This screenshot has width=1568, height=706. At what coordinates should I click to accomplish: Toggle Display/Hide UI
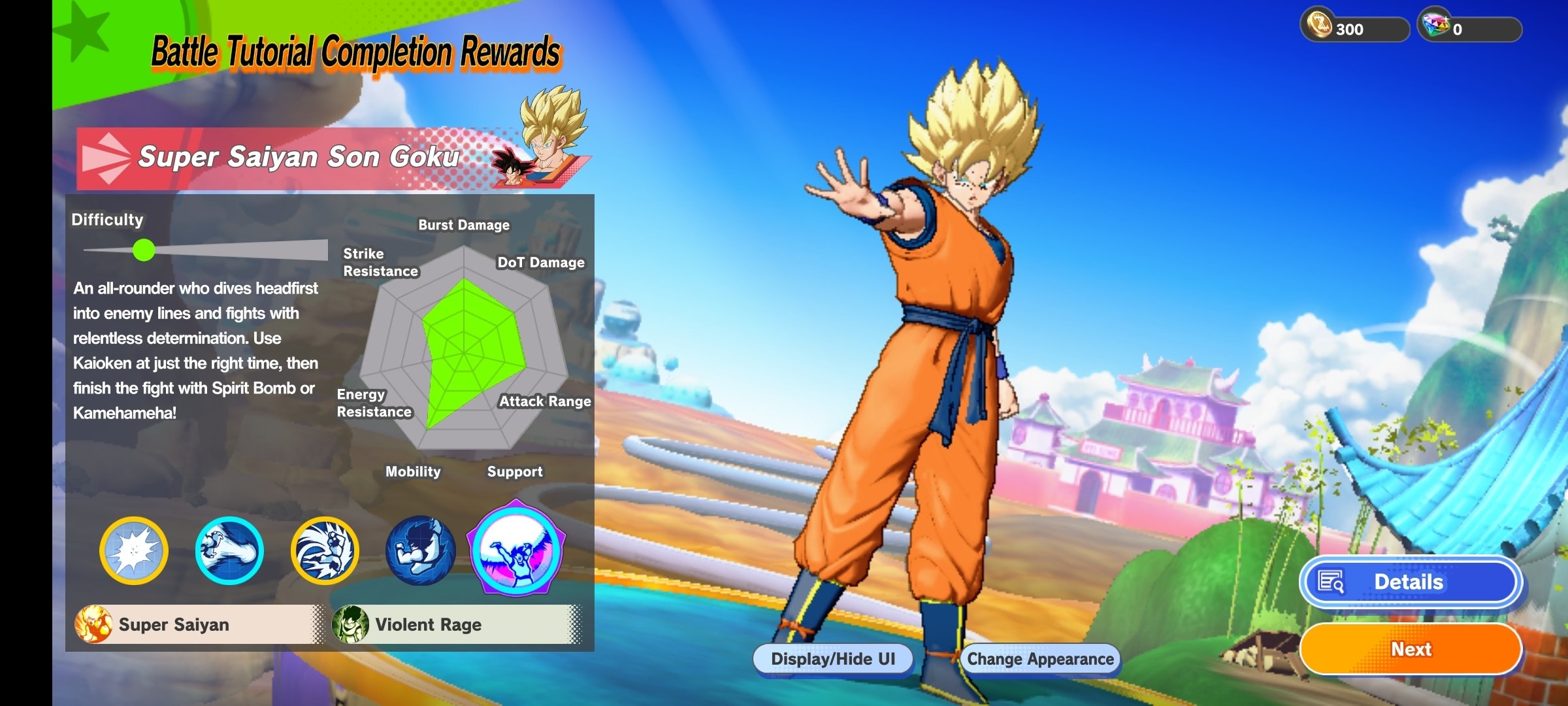click(833, 659)
